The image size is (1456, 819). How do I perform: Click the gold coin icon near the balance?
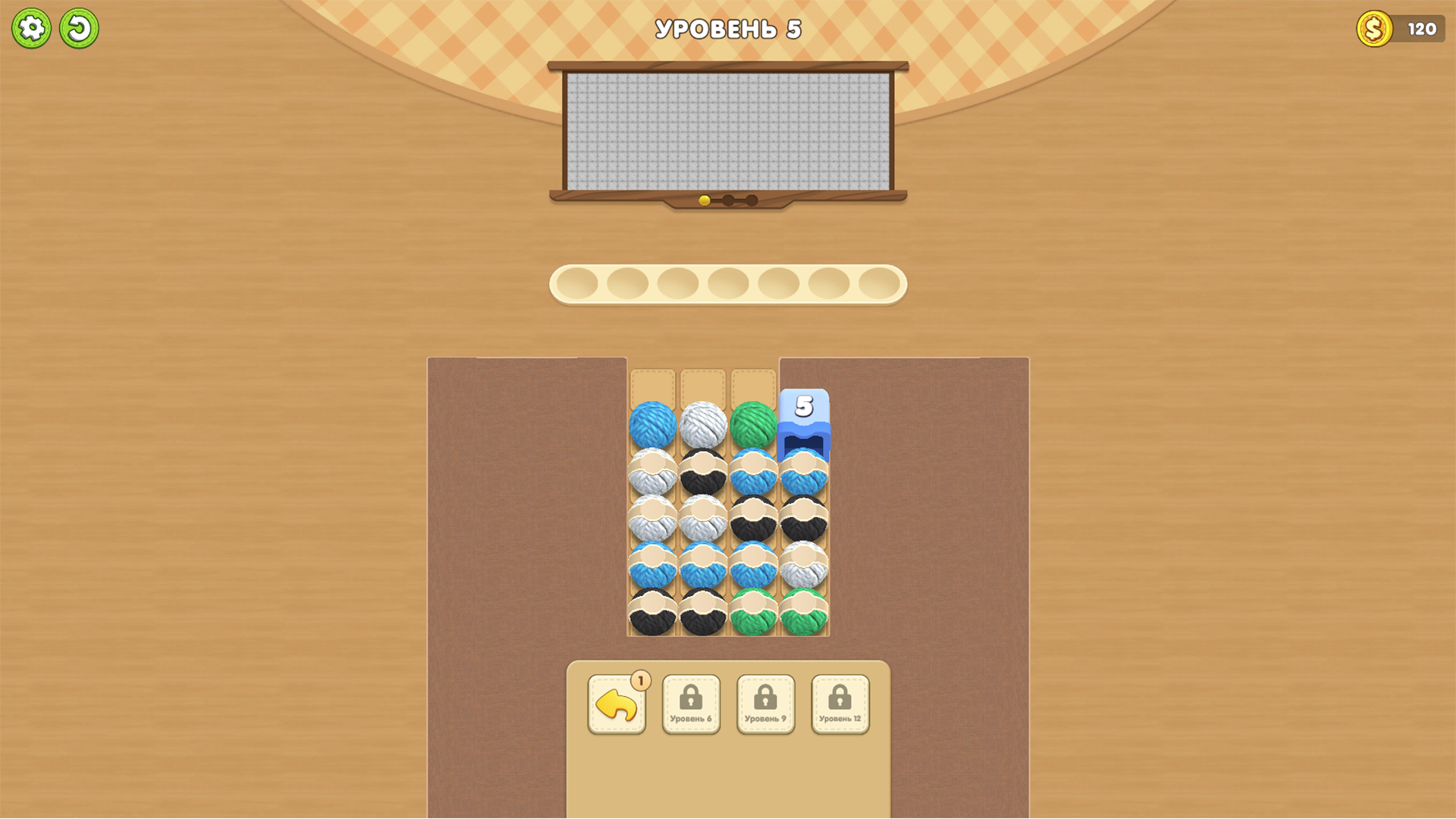coord(1374,28)
